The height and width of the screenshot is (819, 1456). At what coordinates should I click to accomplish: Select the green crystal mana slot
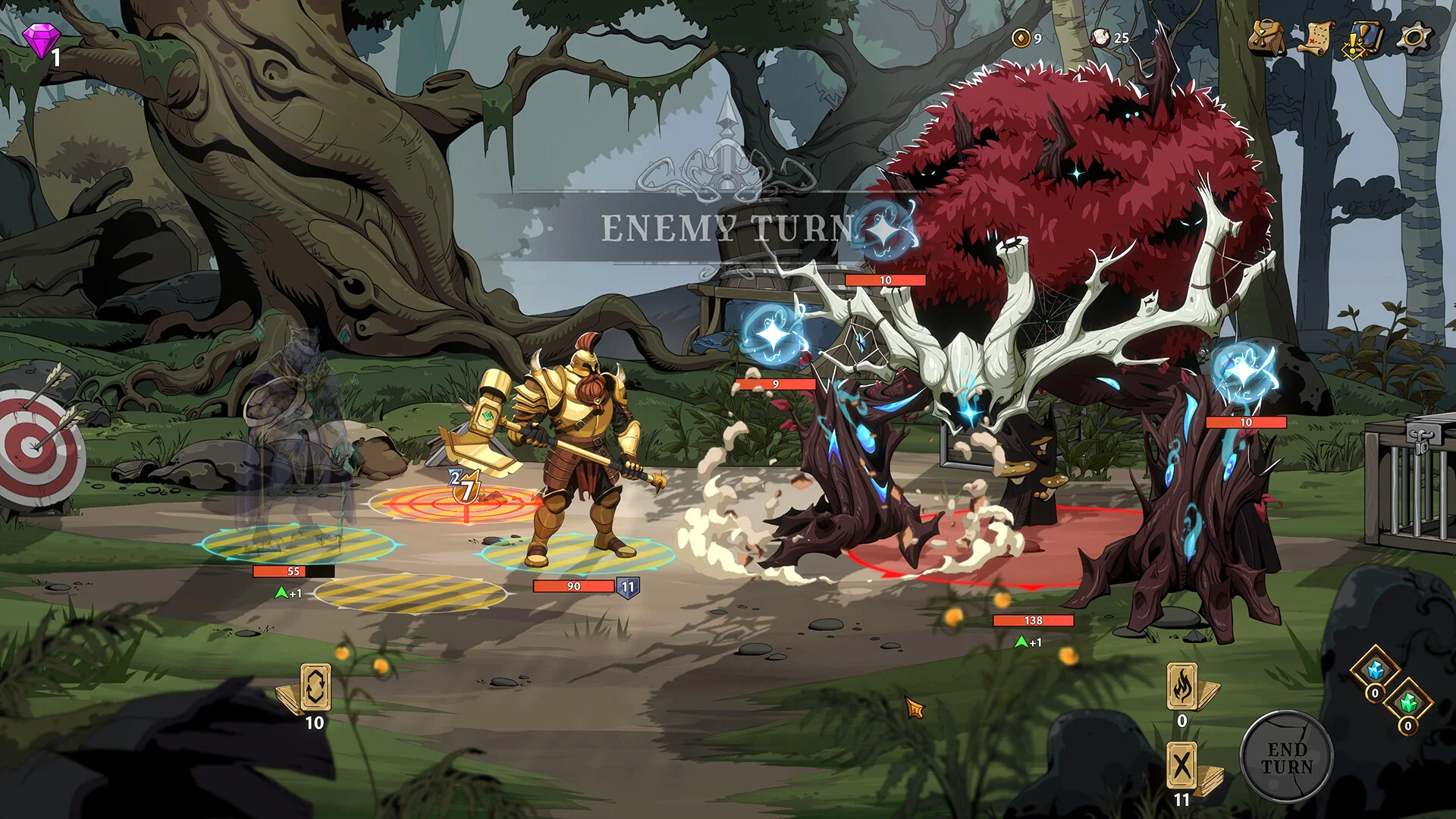point(1408,704)
